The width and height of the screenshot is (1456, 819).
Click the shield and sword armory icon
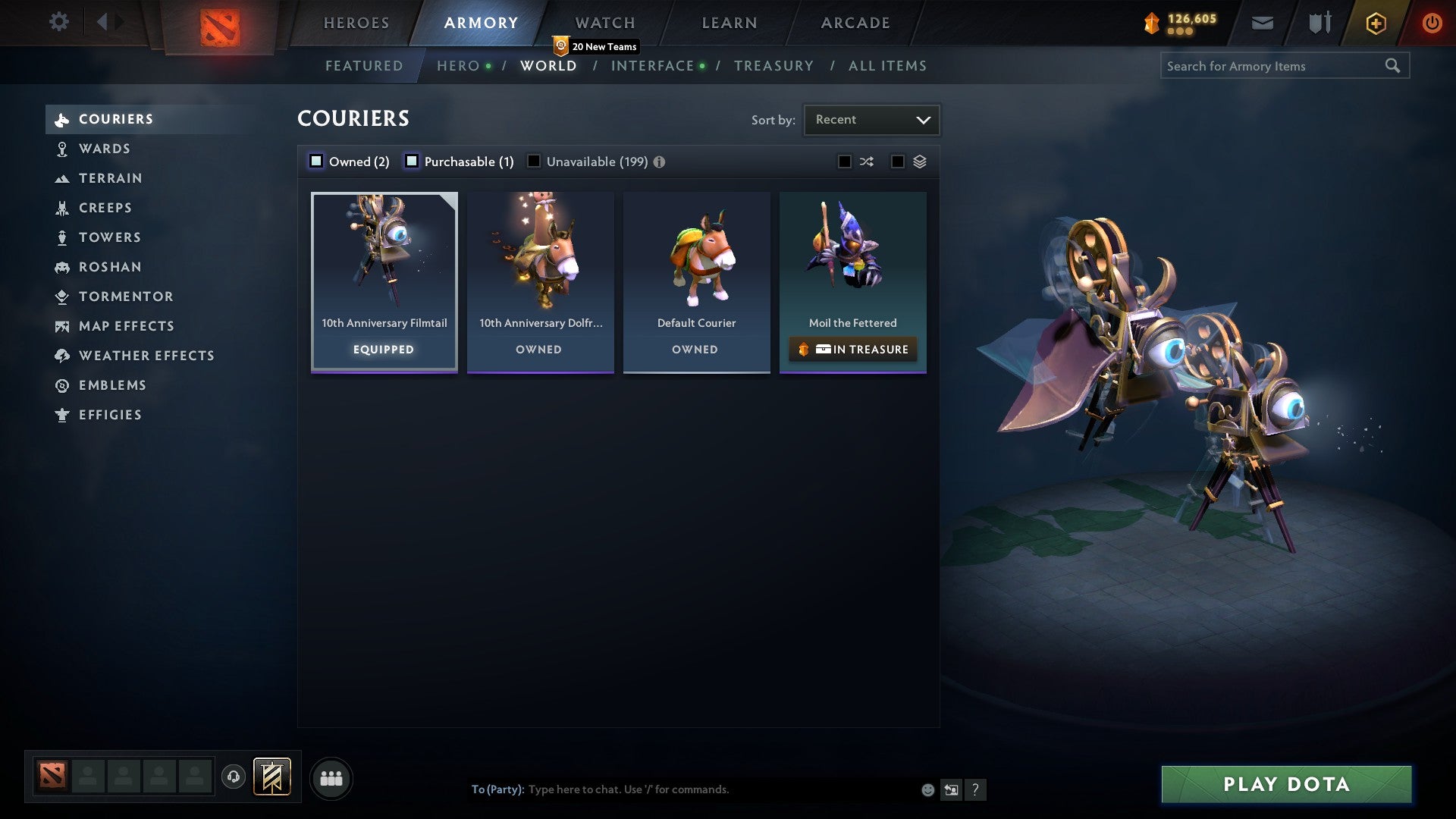point(1319,23)
